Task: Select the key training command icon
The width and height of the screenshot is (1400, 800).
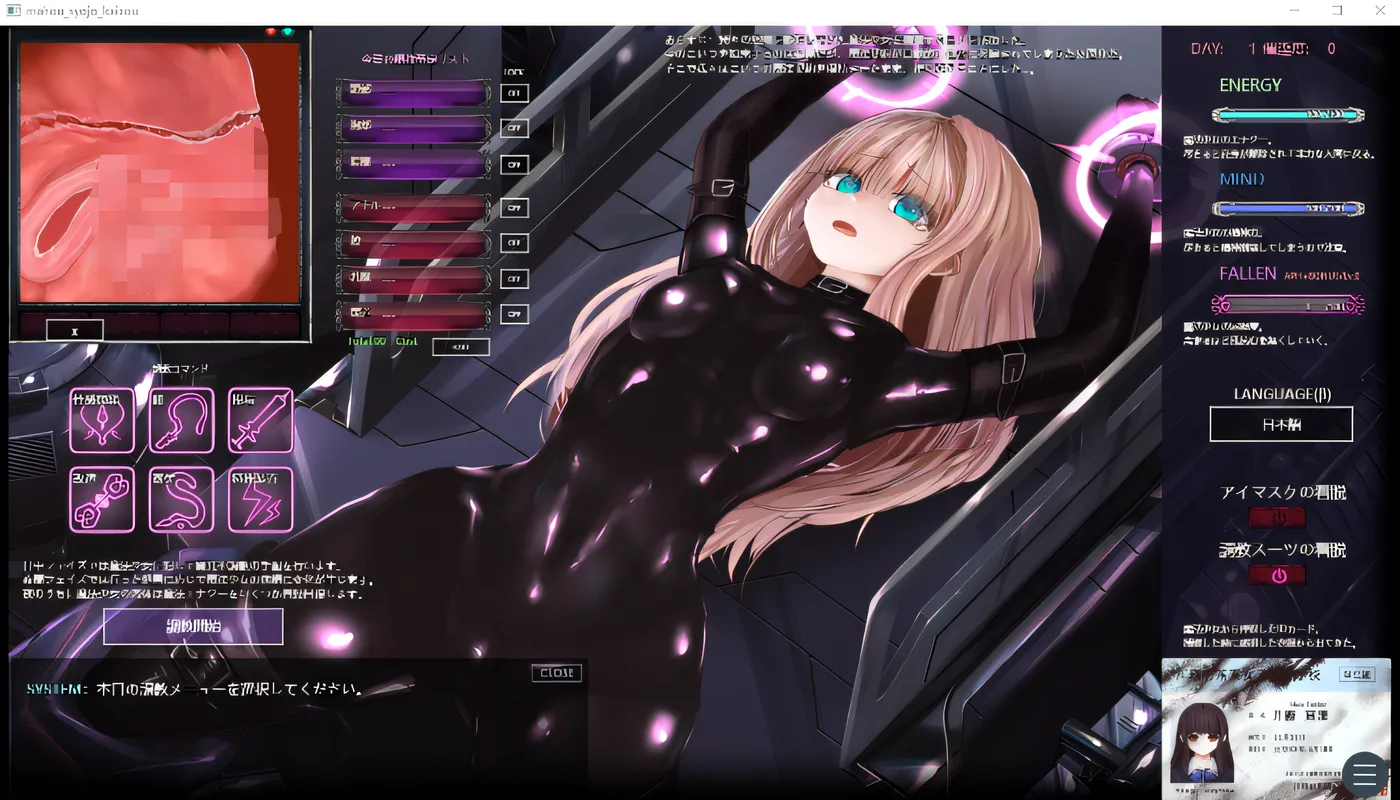Action: [x=102, y=499]
